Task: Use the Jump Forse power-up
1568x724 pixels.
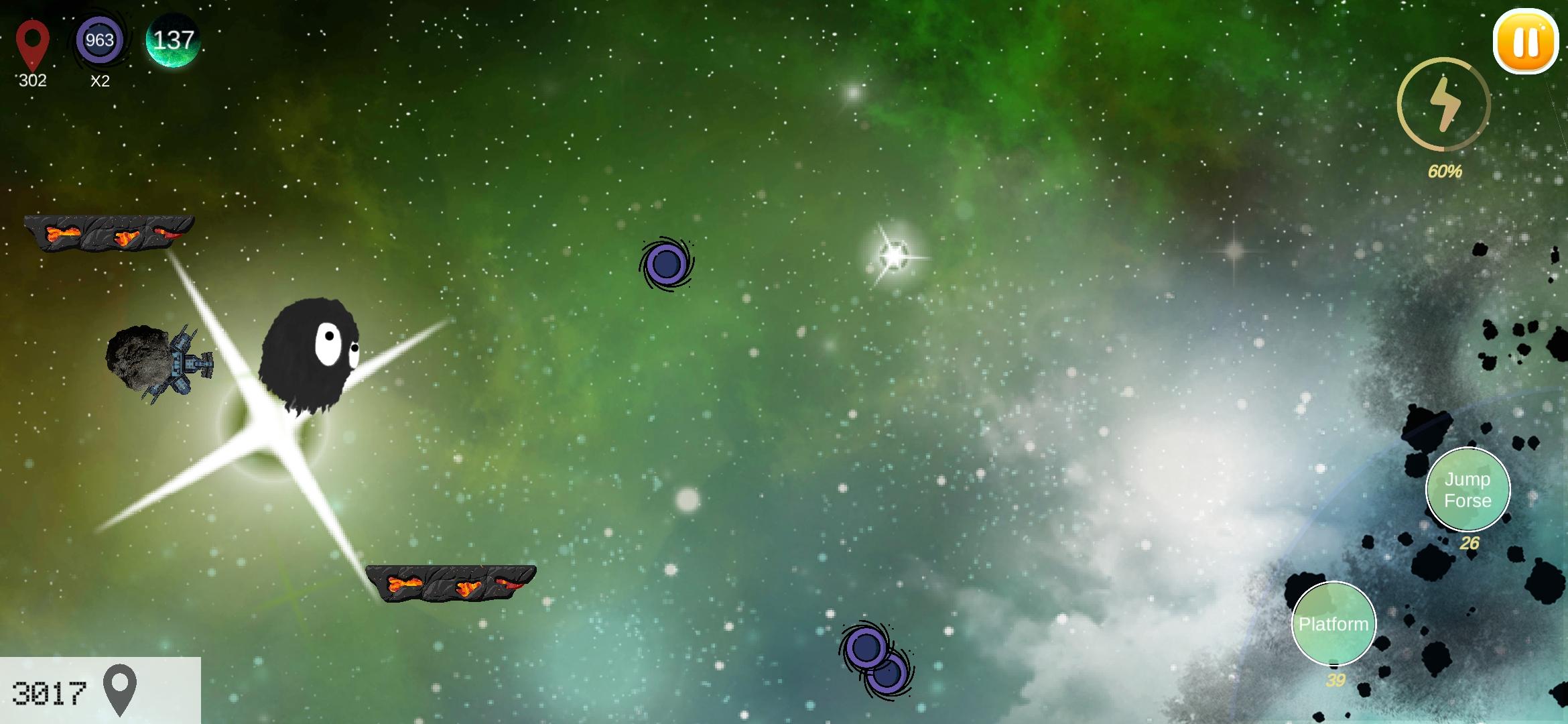Action: [1468, 489]
